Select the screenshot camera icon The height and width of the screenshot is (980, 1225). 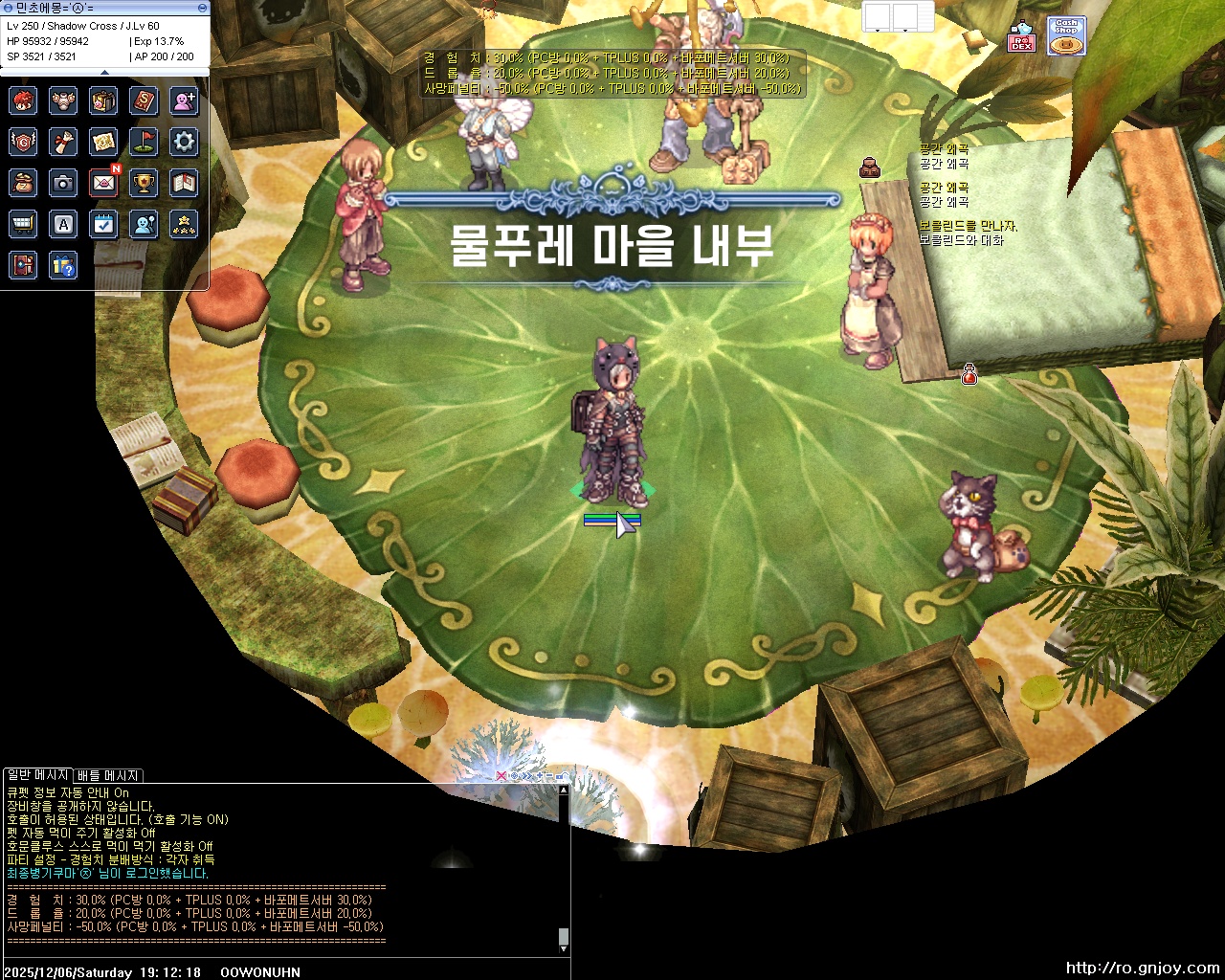click(x=63, y=183)
